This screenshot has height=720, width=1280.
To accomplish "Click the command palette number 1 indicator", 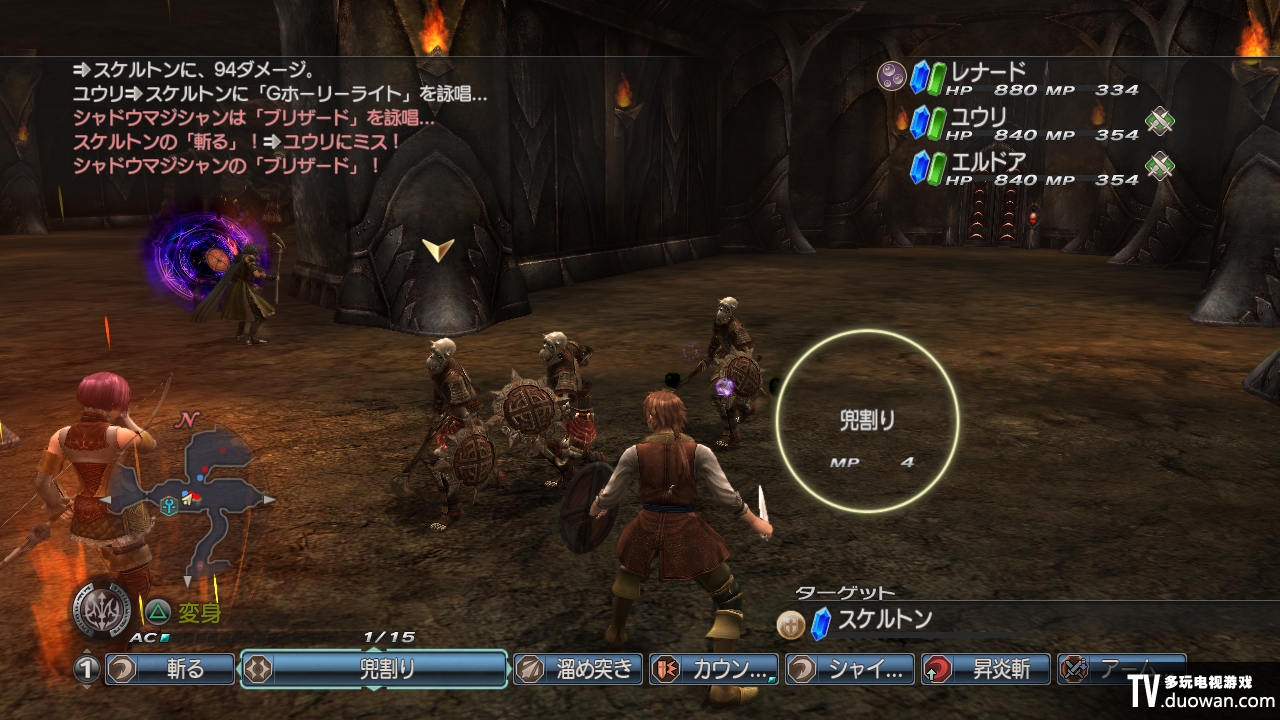I will pos(88,669).
